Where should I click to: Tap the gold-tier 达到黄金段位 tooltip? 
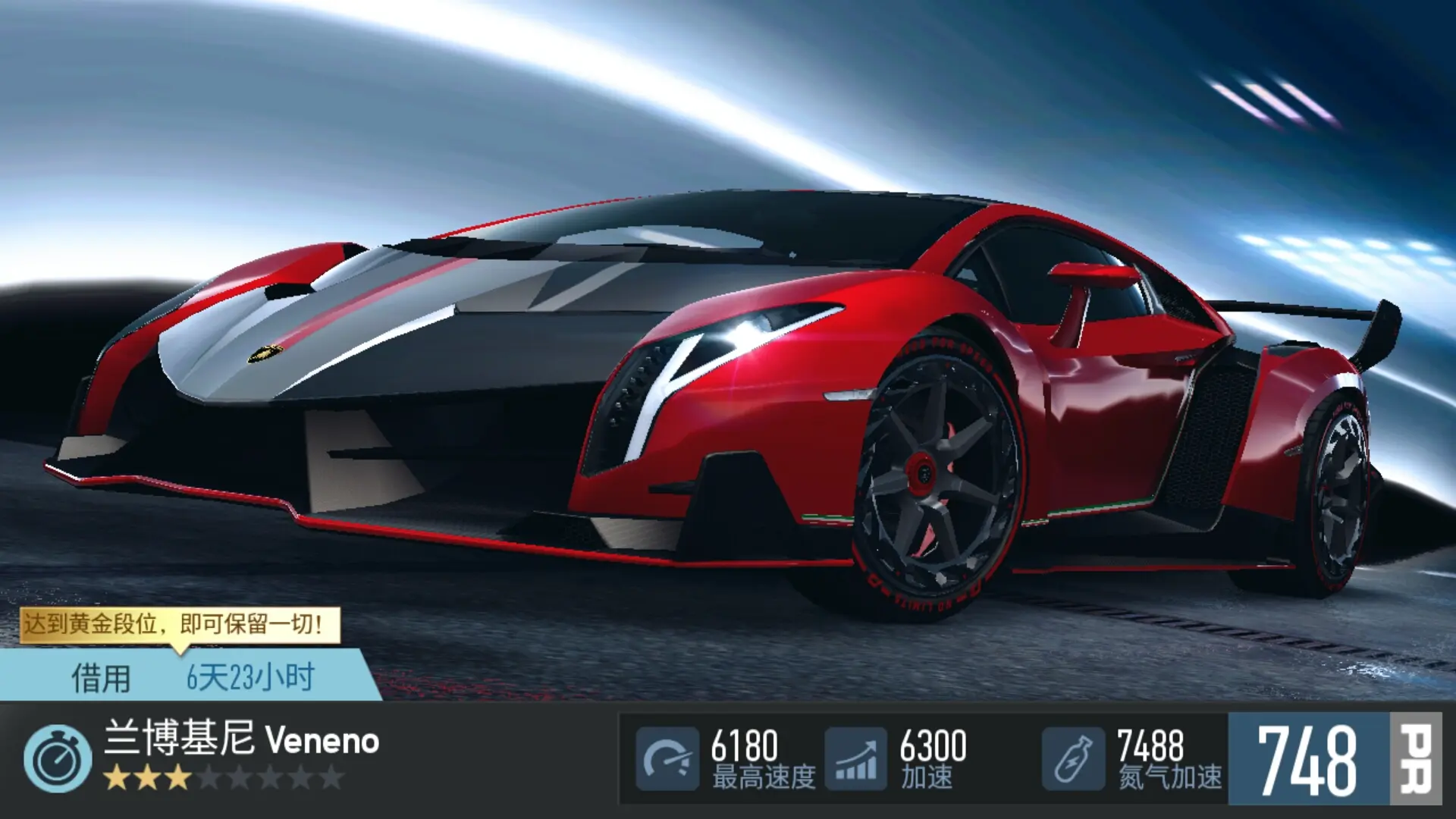coord(179,625)
